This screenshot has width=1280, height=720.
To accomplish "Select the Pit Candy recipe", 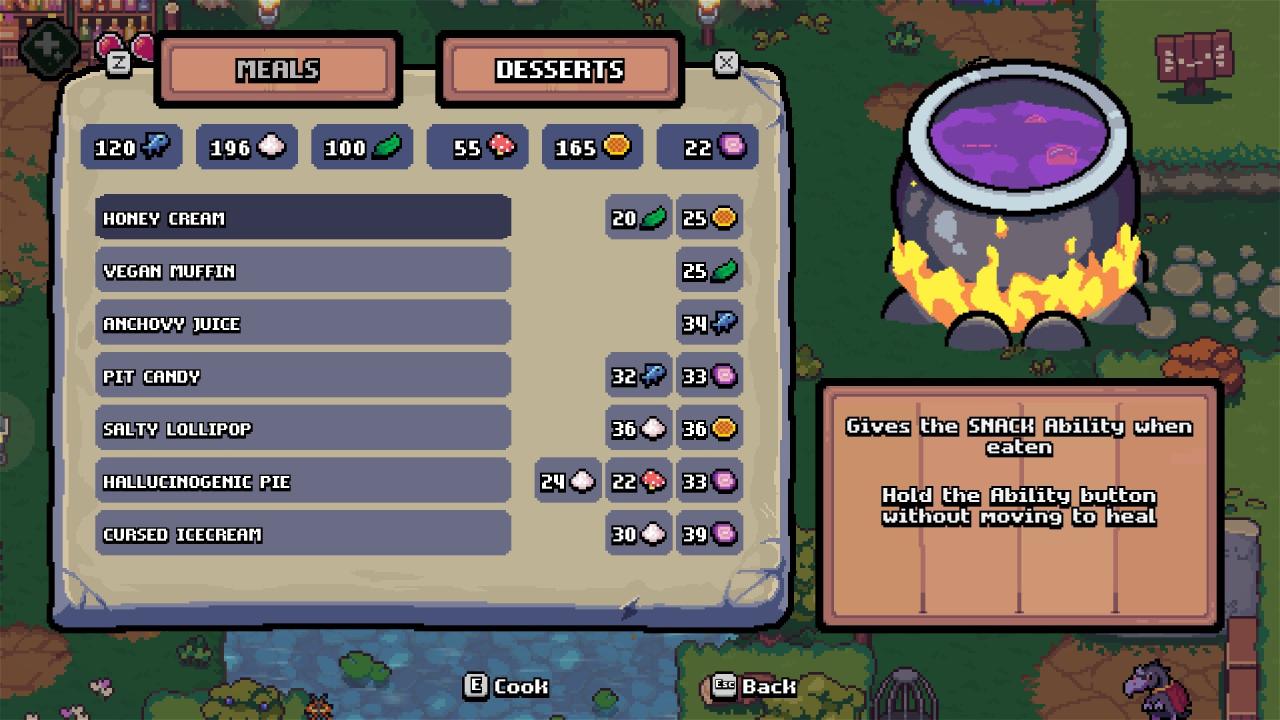I will (303, 376).
